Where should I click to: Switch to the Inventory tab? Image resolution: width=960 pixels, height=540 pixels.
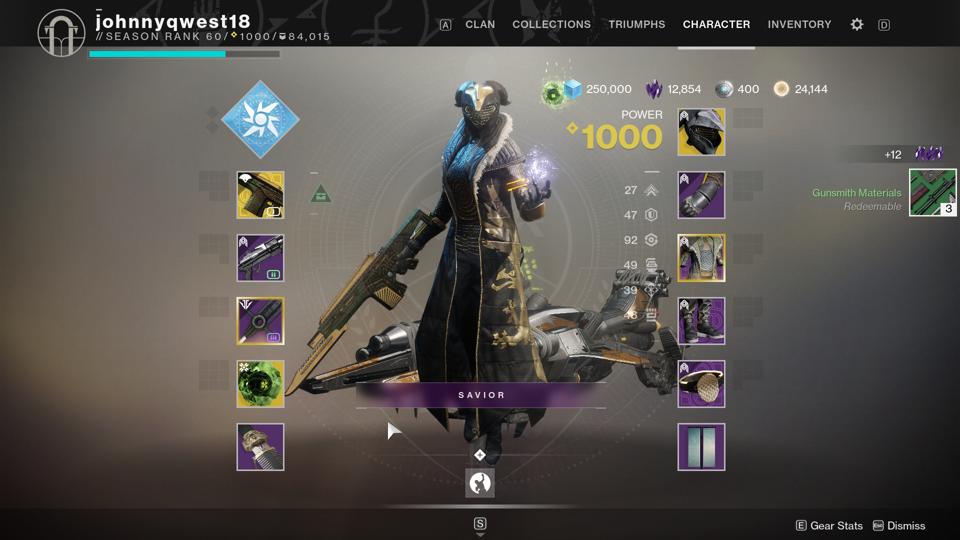pos(799,24)
